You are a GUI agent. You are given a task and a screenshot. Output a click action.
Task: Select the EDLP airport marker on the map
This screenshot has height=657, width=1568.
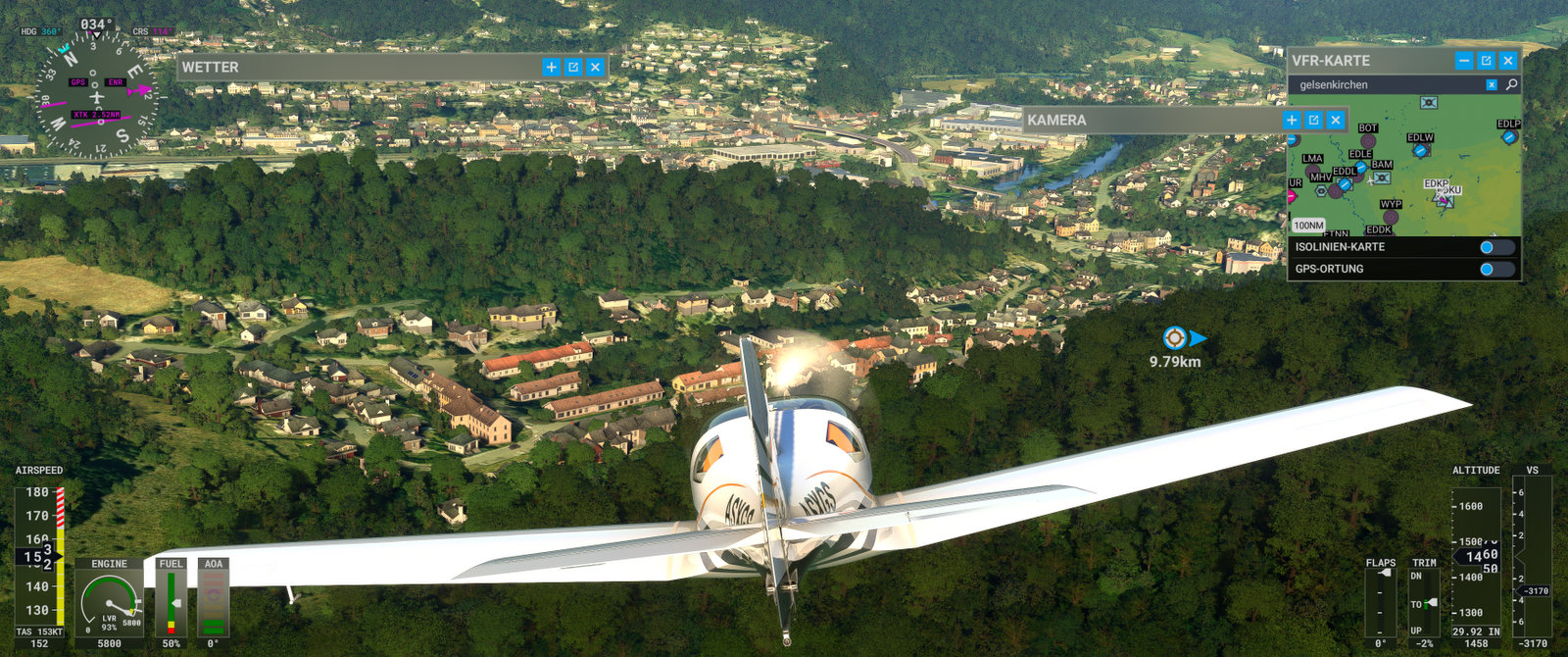(1509, 136)
